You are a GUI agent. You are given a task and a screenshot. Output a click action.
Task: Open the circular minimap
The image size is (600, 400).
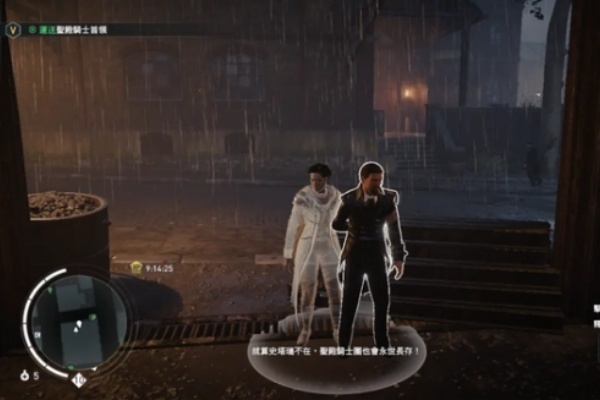76,322
